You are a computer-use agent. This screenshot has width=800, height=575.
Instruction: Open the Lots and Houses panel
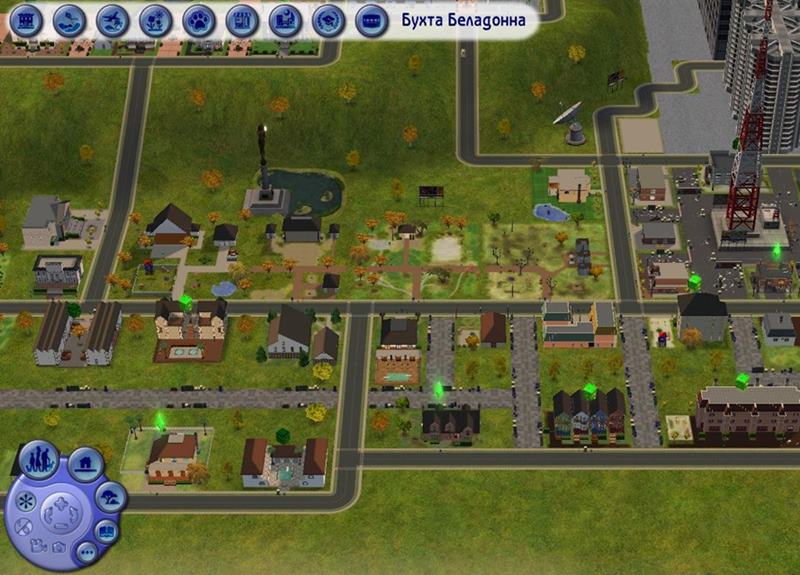click(x=86, y=464)
